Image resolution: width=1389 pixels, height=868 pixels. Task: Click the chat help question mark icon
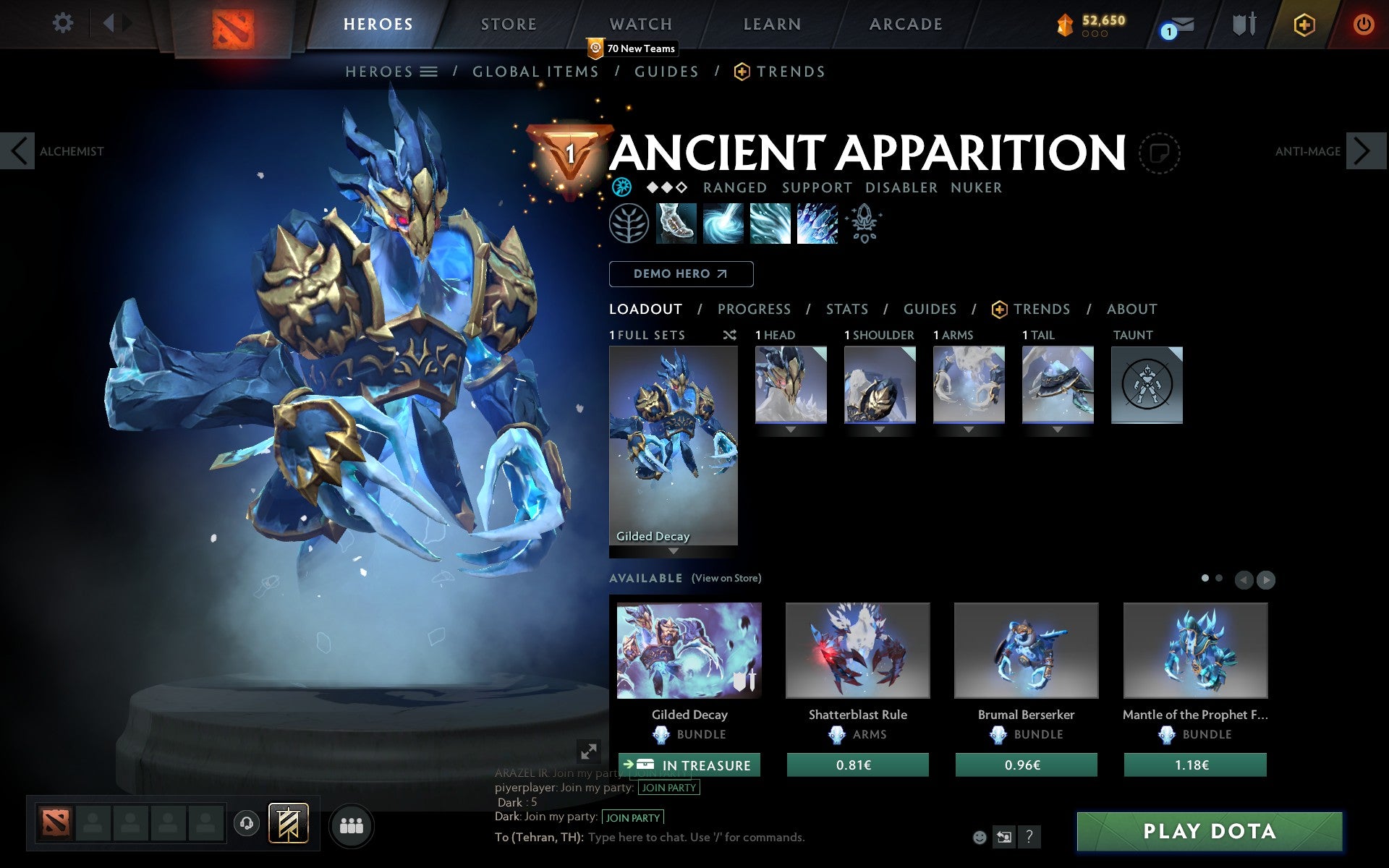click(1029, 838)
